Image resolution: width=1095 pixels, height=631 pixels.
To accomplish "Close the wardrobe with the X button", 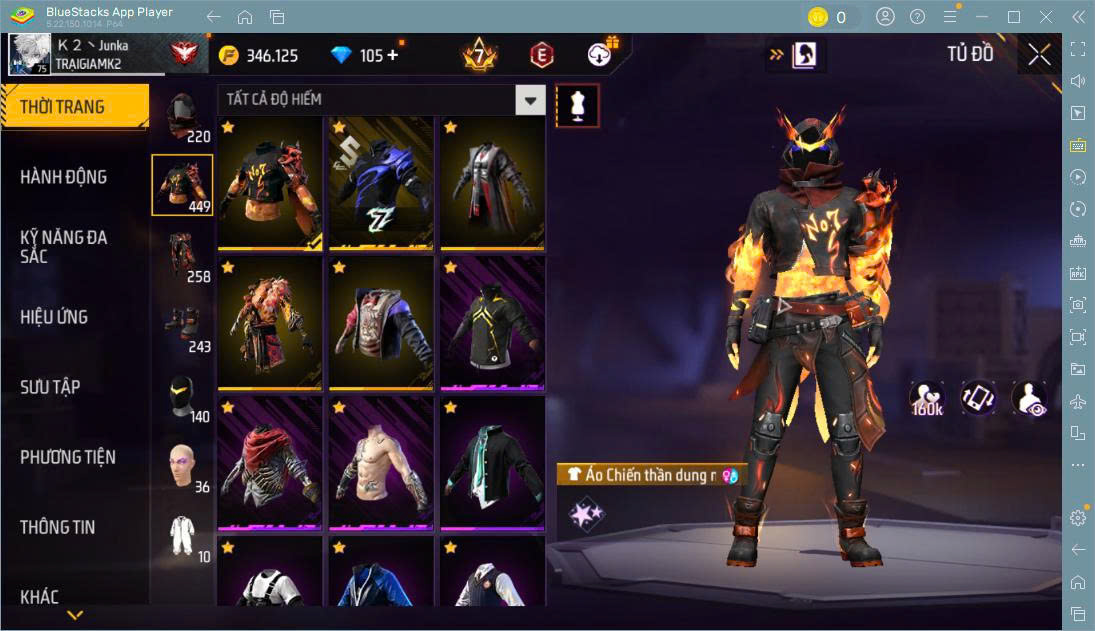I will [x=1039, y=55].
